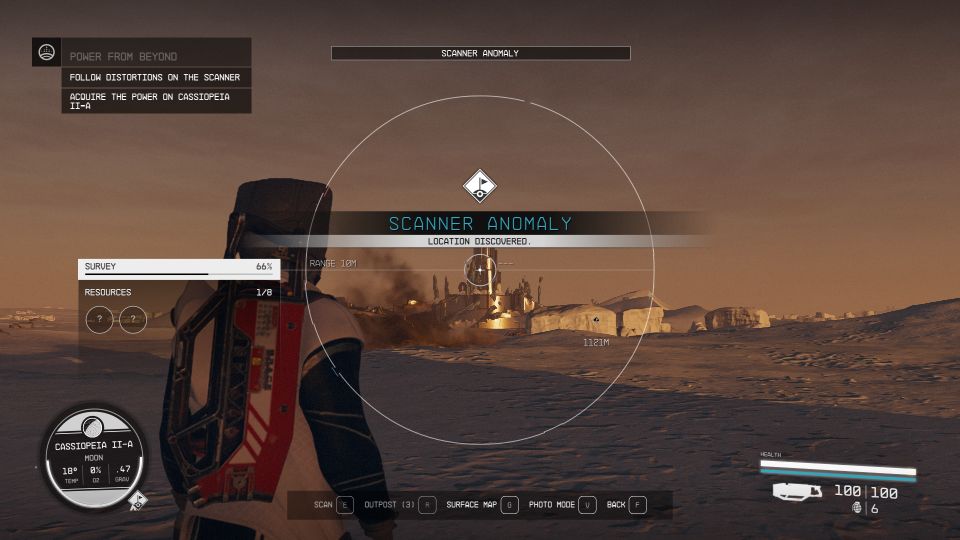Viewport: 960px width, 540px height.
Task: Choose the Outpost option in the bottom bar
Action: pyautogui.click(x=400, y=505)
